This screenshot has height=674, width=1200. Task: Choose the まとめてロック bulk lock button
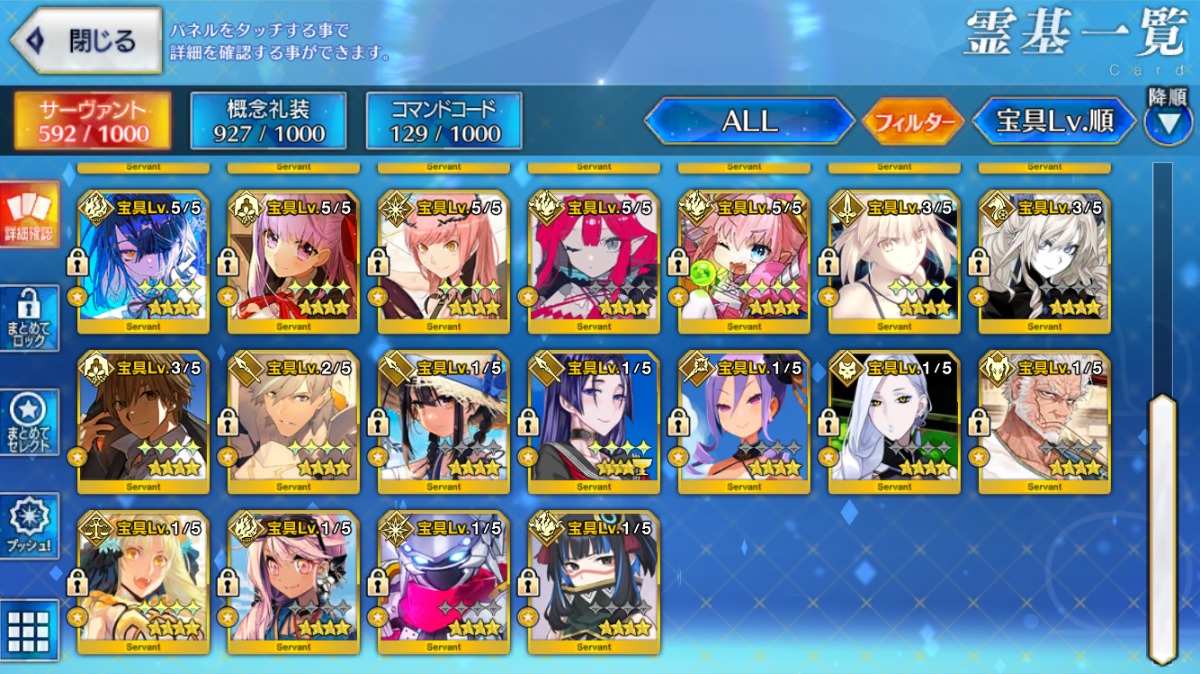tap(29, 319)
